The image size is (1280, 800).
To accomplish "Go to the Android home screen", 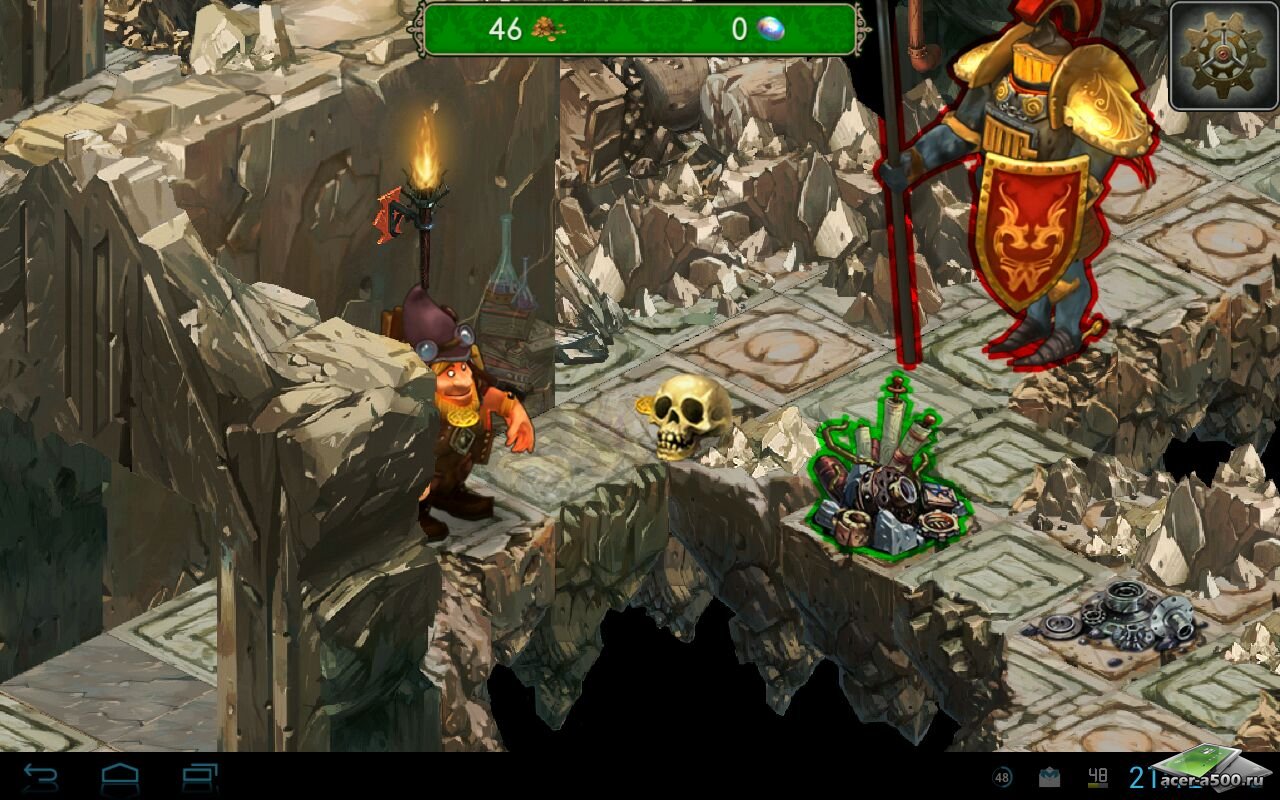I will 120,777.
